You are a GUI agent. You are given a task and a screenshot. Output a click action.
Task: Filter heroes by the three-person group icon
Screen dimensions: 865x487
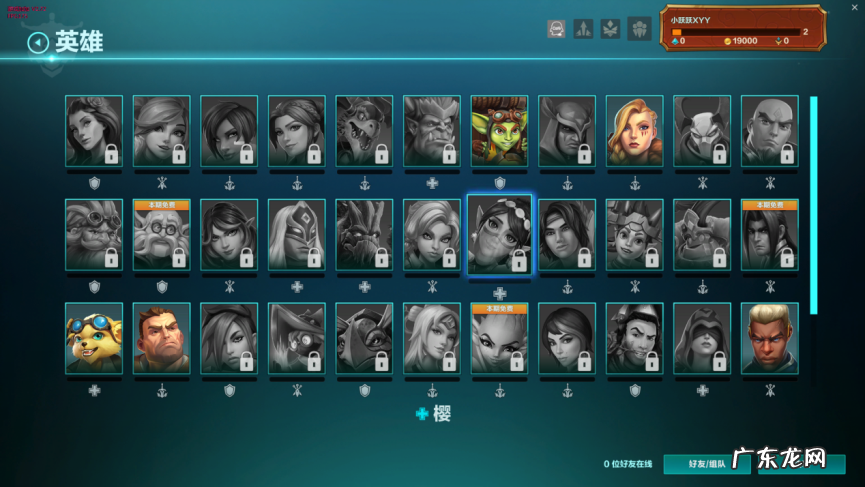click(x=638, y=29)
